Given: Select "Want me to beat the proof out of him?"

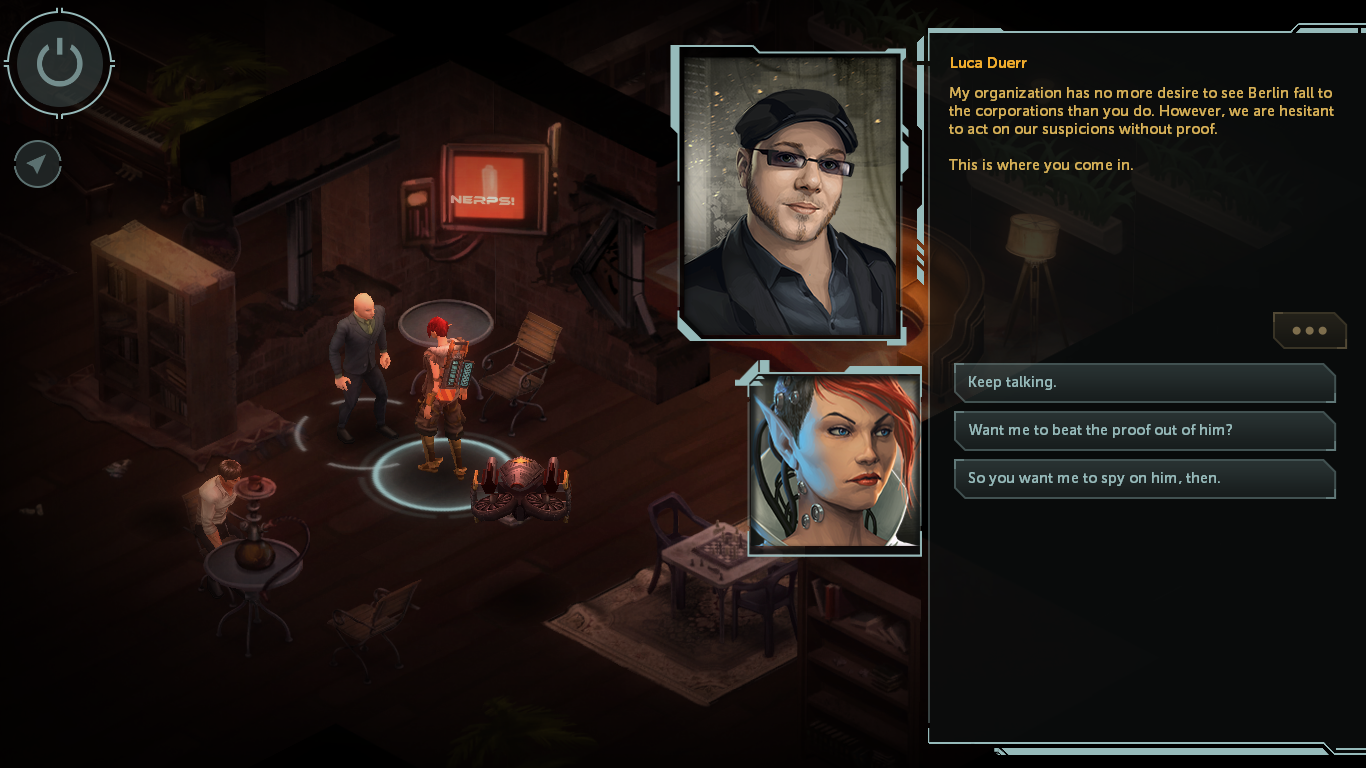Looking at the screenshot, I should [1144, 430].
